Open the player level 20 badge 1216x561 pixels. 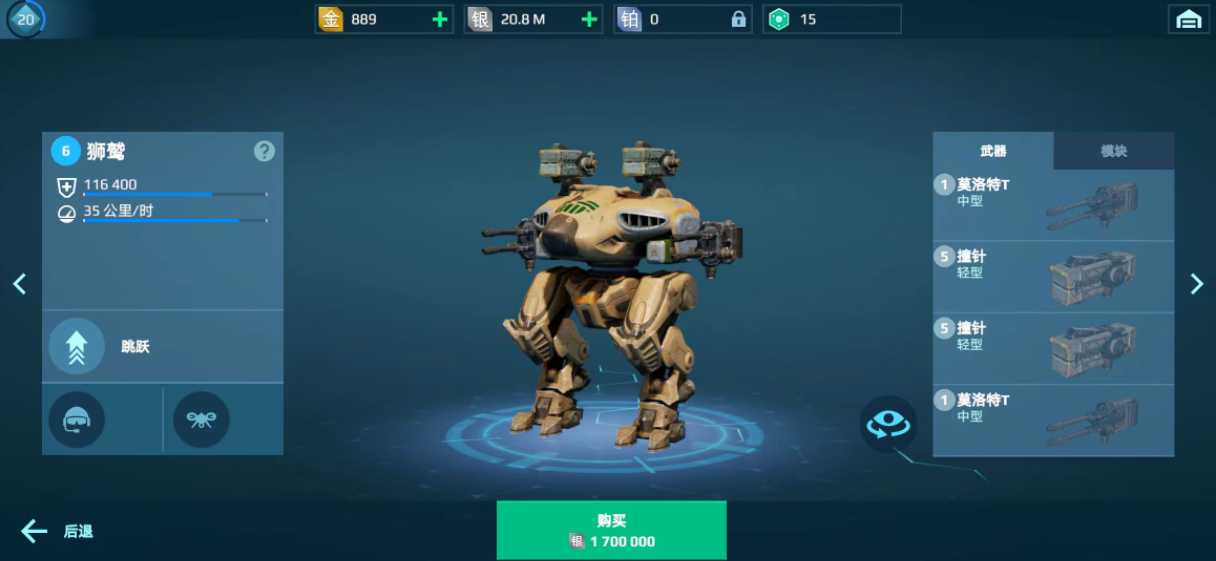coord(25,19)
